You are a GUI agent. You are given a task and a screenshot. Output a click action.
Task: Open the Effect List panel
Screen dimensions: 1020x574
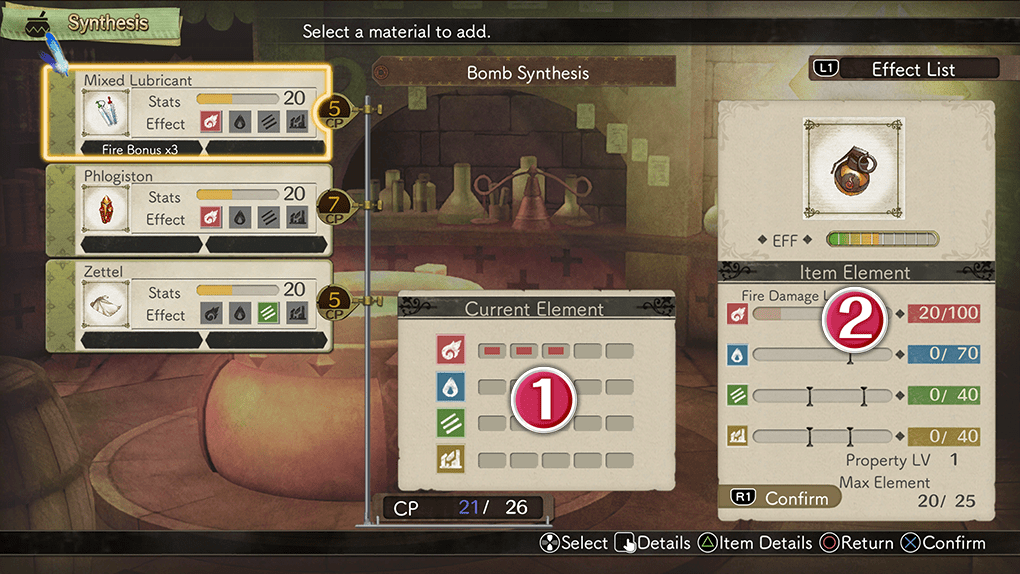[x=904, y=69]
